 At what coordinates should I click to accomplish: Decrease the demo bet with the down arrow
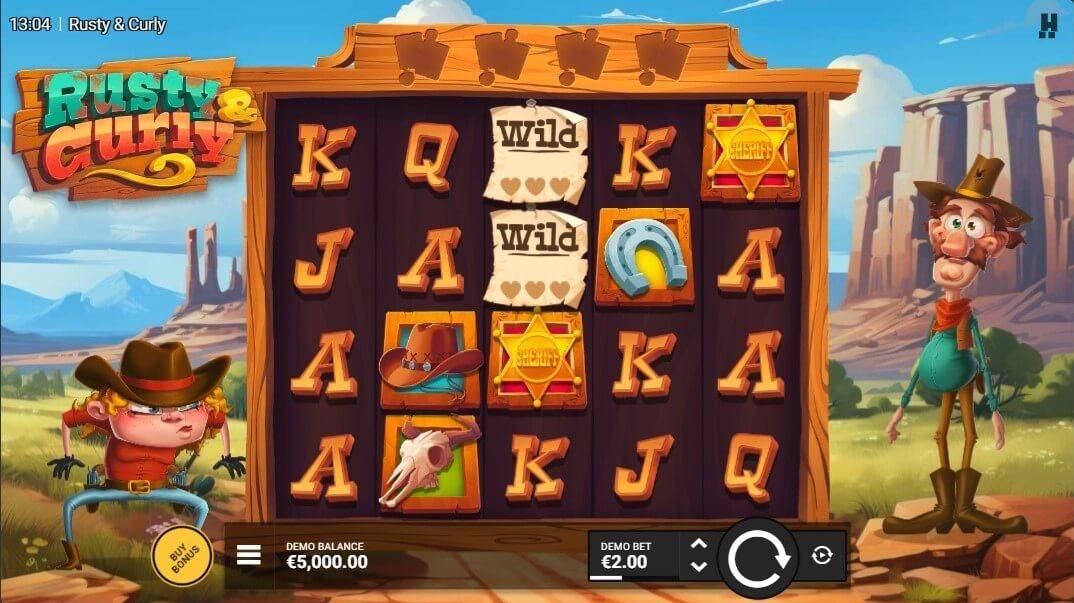pyautogui.click(x=699, y=566)
